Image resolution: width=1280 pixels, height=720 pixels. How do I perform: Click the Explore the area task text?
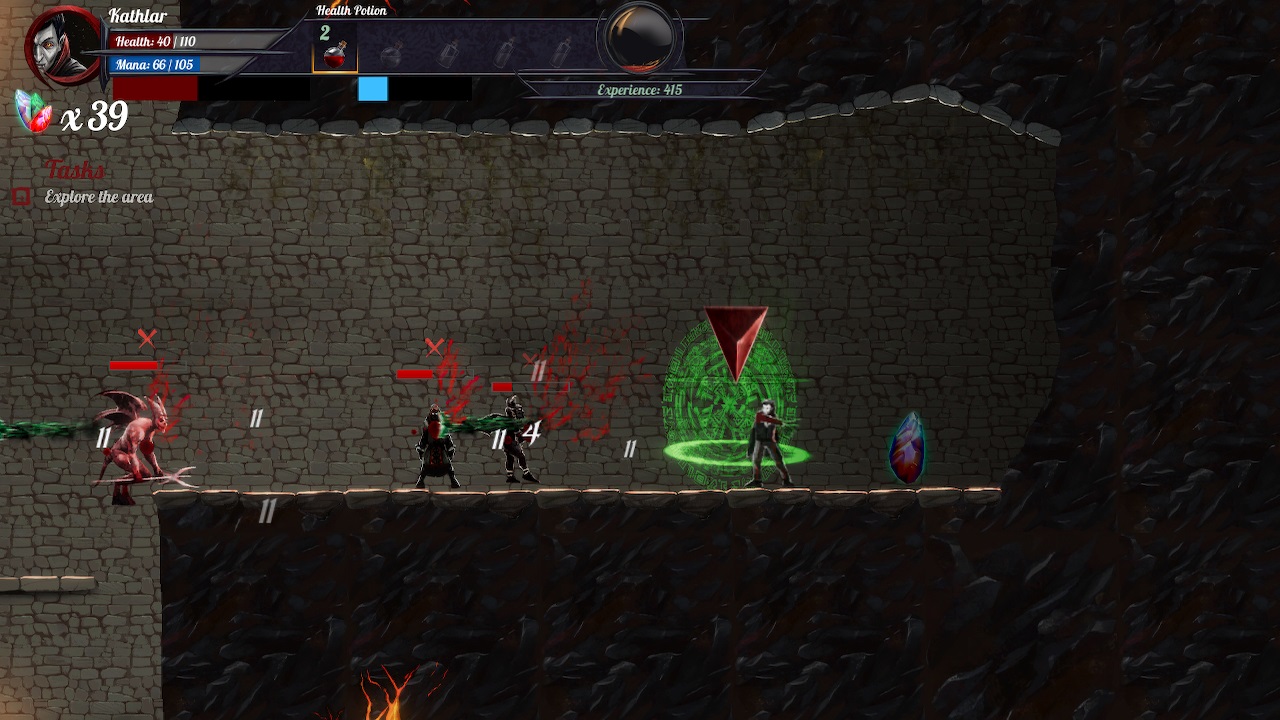coord(98,197)
